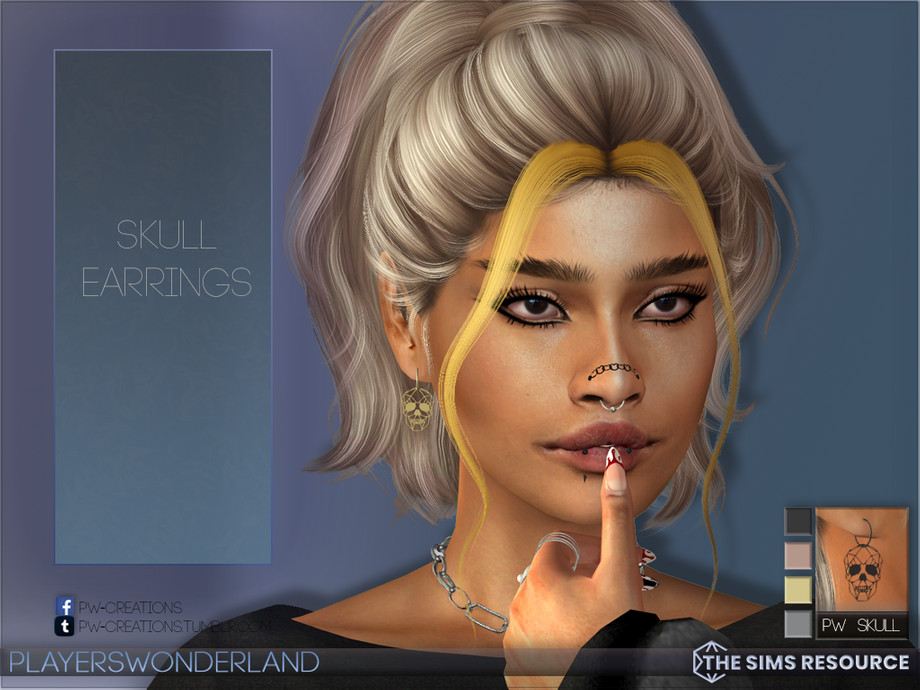Screen dimensions: 920x690
Task: Choose the rose beige color swatch
Action: (798, 556)
